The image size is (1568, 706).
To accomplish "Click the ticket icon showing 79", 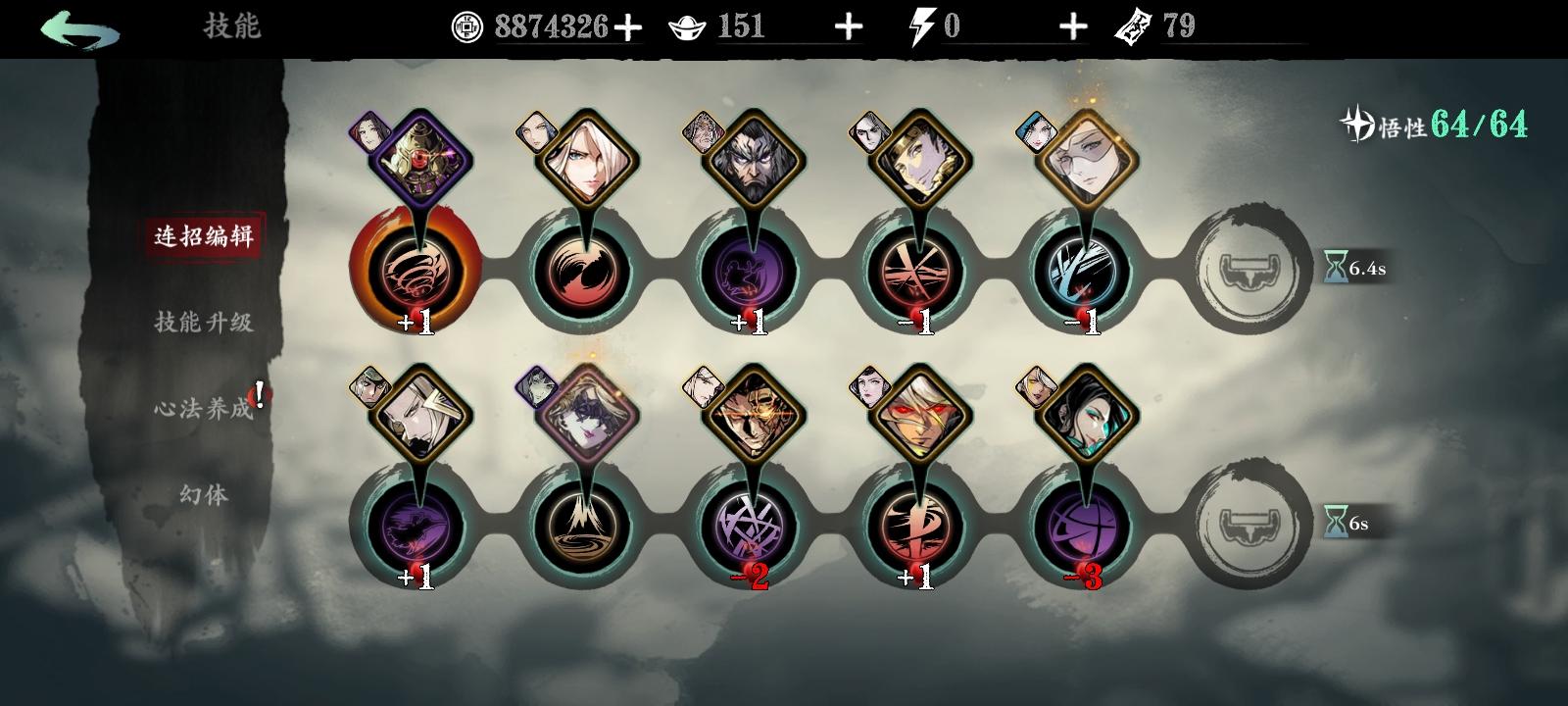I will [1132, 26].
